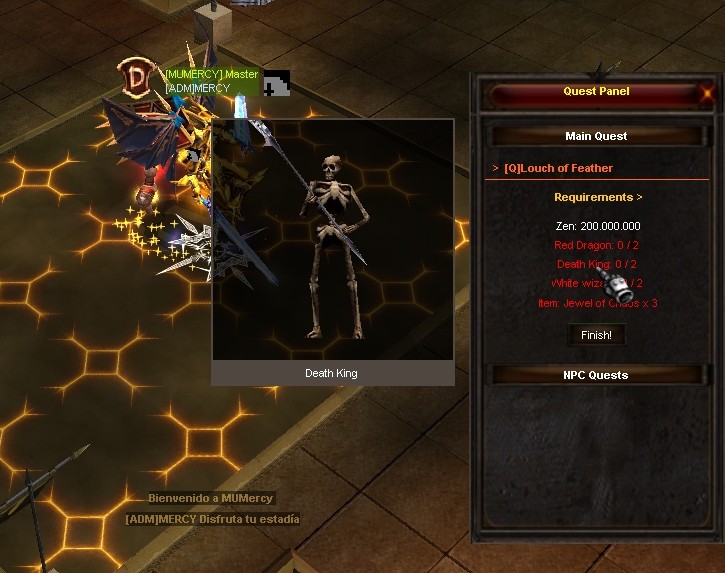Click the Jewel of Chaos item requirement
Screen dimensions: 725x573
tap(596, 303)
